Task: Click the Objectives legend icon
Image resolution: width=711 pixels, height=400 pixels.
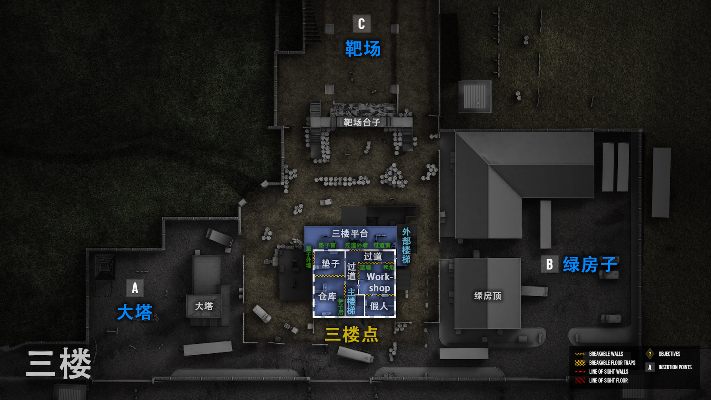Action: (651, 354)
